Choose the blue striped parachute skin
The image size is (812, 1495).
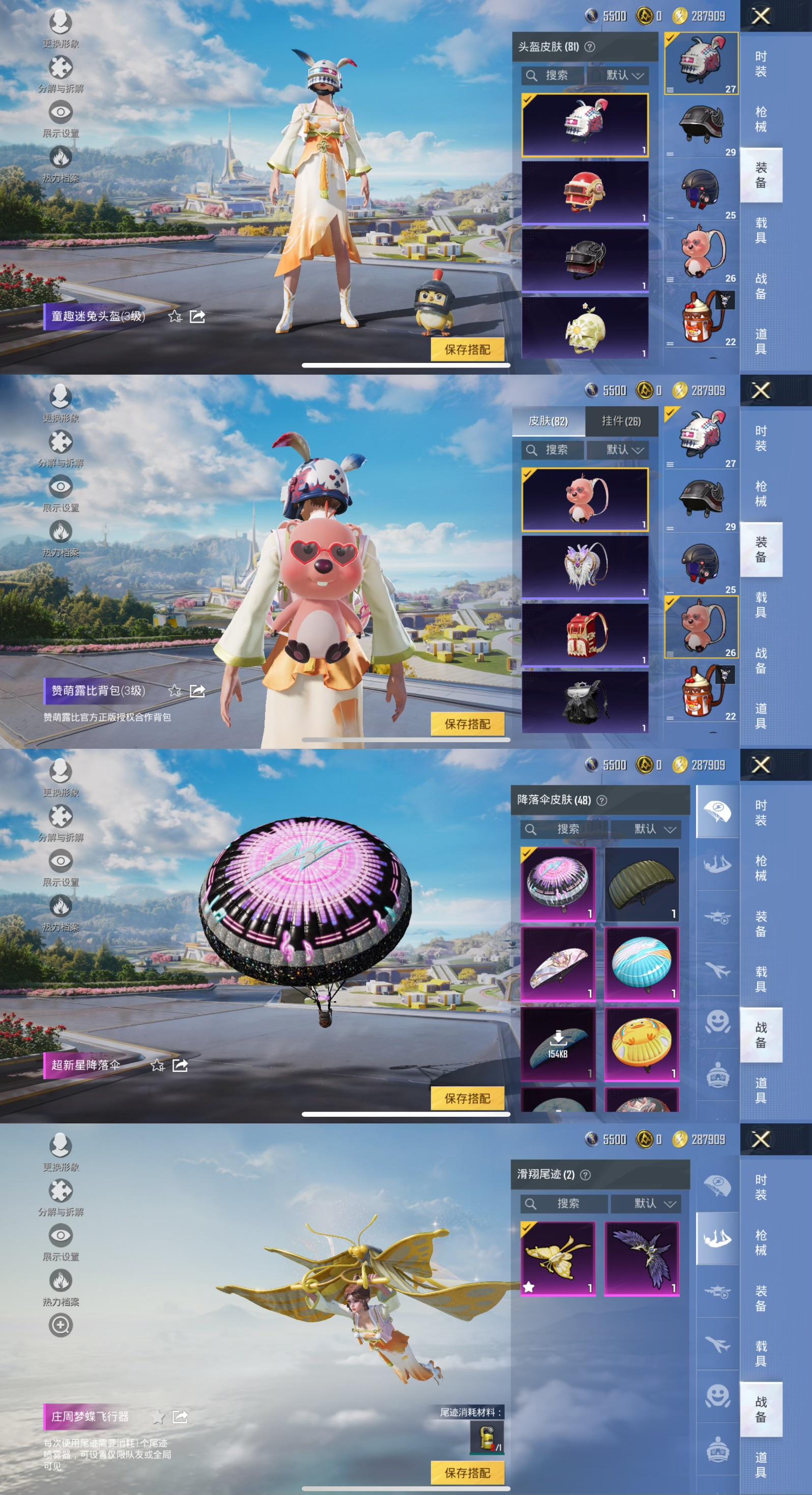coord(642,964)
